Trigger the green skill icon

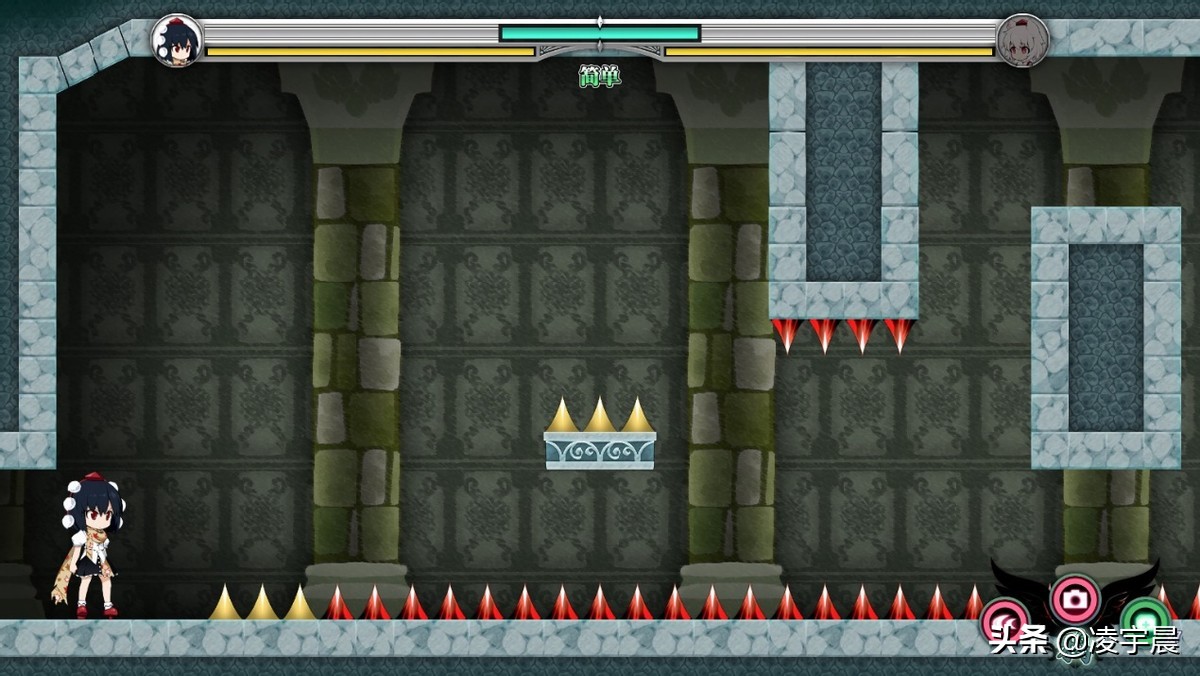coord(1146,618)
